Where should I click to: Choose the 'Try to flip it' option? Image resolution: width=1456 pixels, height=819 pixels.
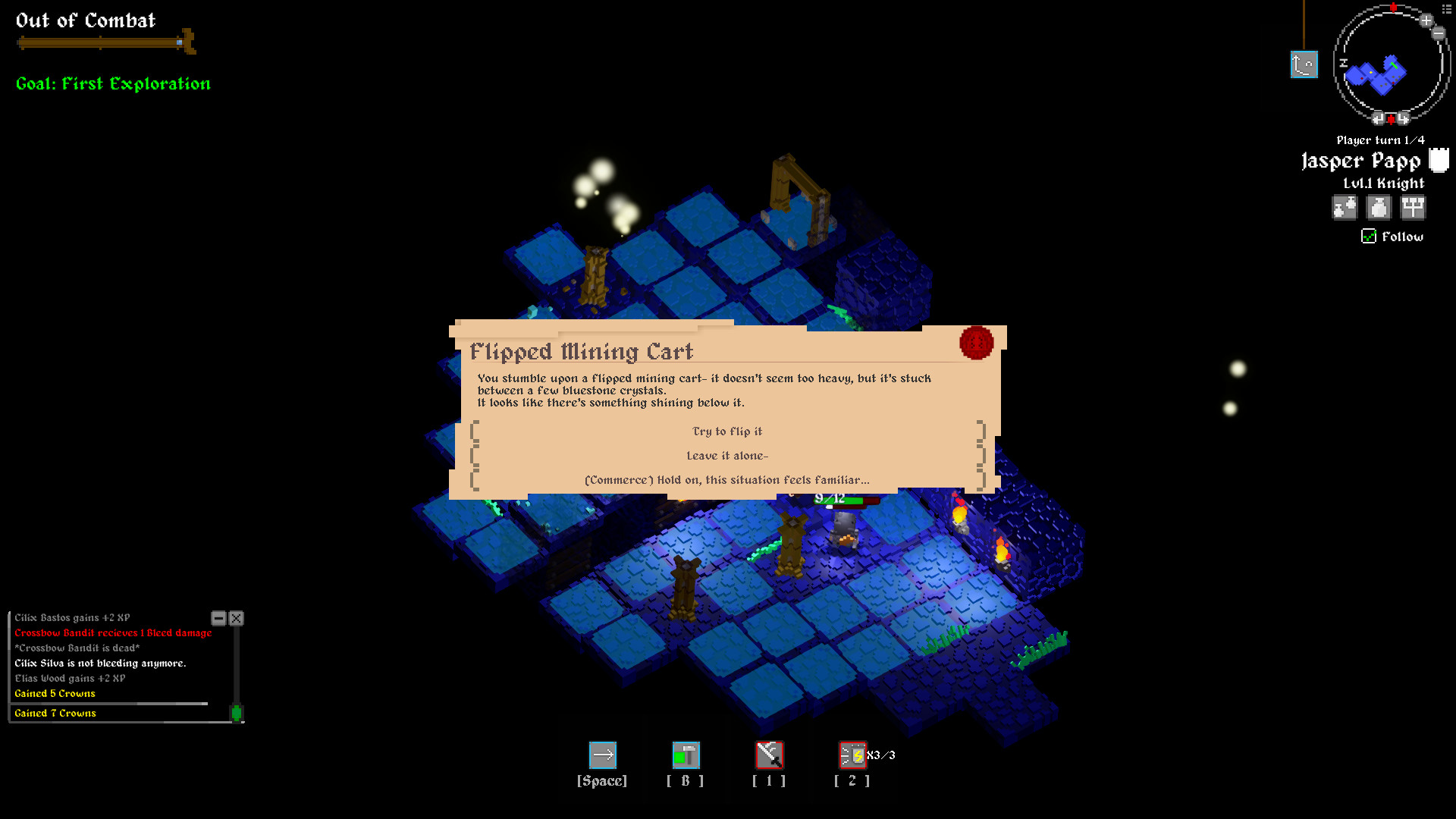(726, 431)
